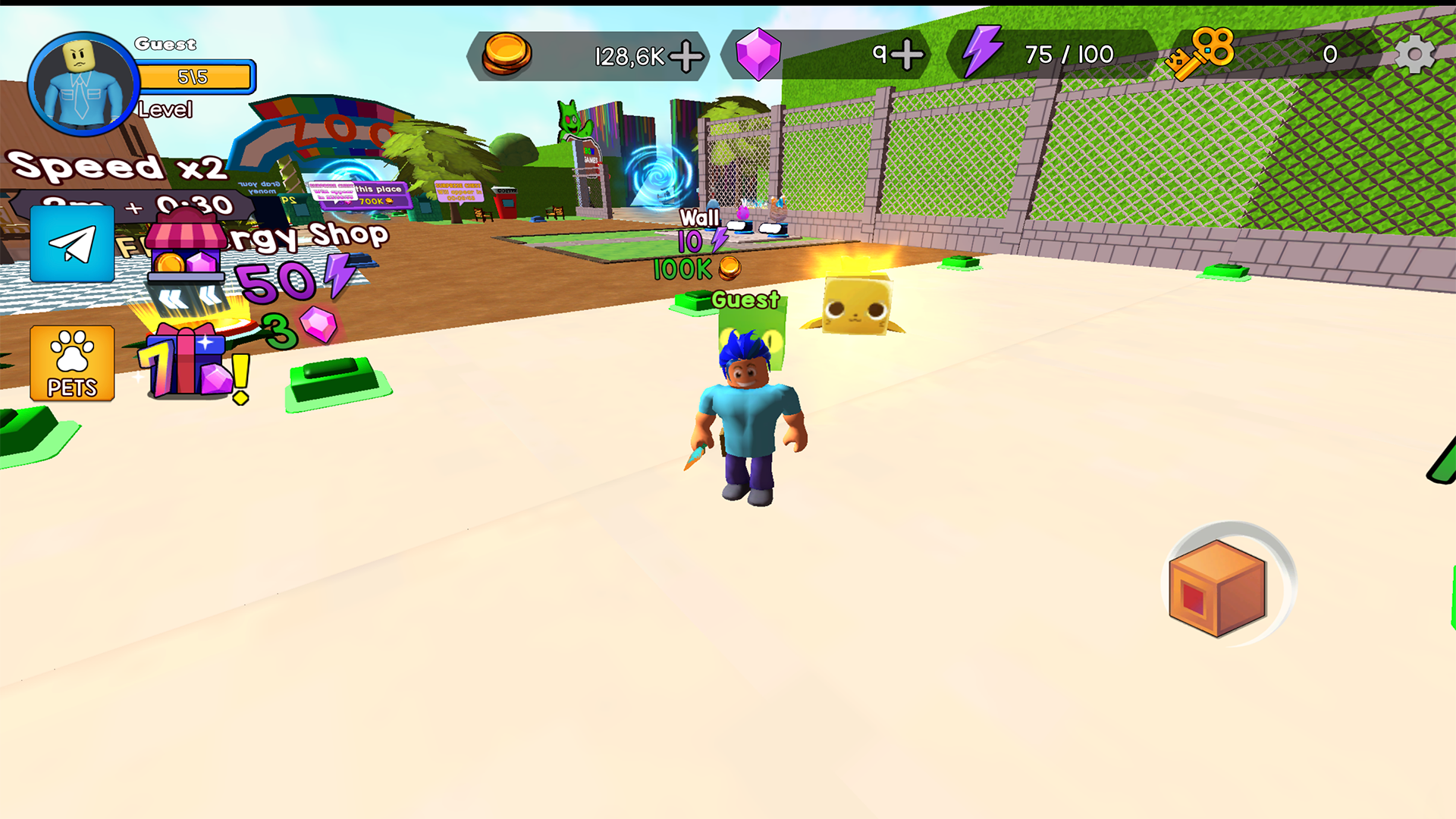Buy gems using the gem plus icon
The width and height of the screenshot is (1456, 819).
tap(907, 55)
